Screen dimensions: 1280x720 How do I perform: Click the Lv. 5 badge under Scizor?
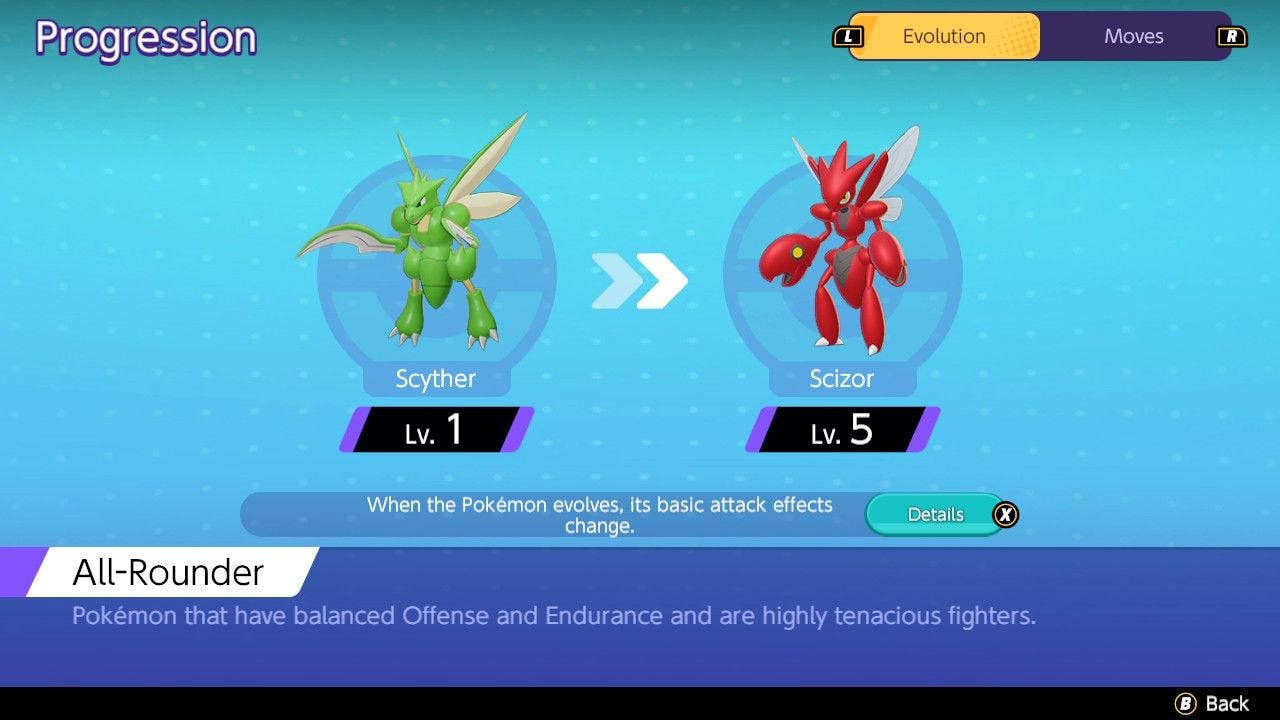click(x=841, y=430)
